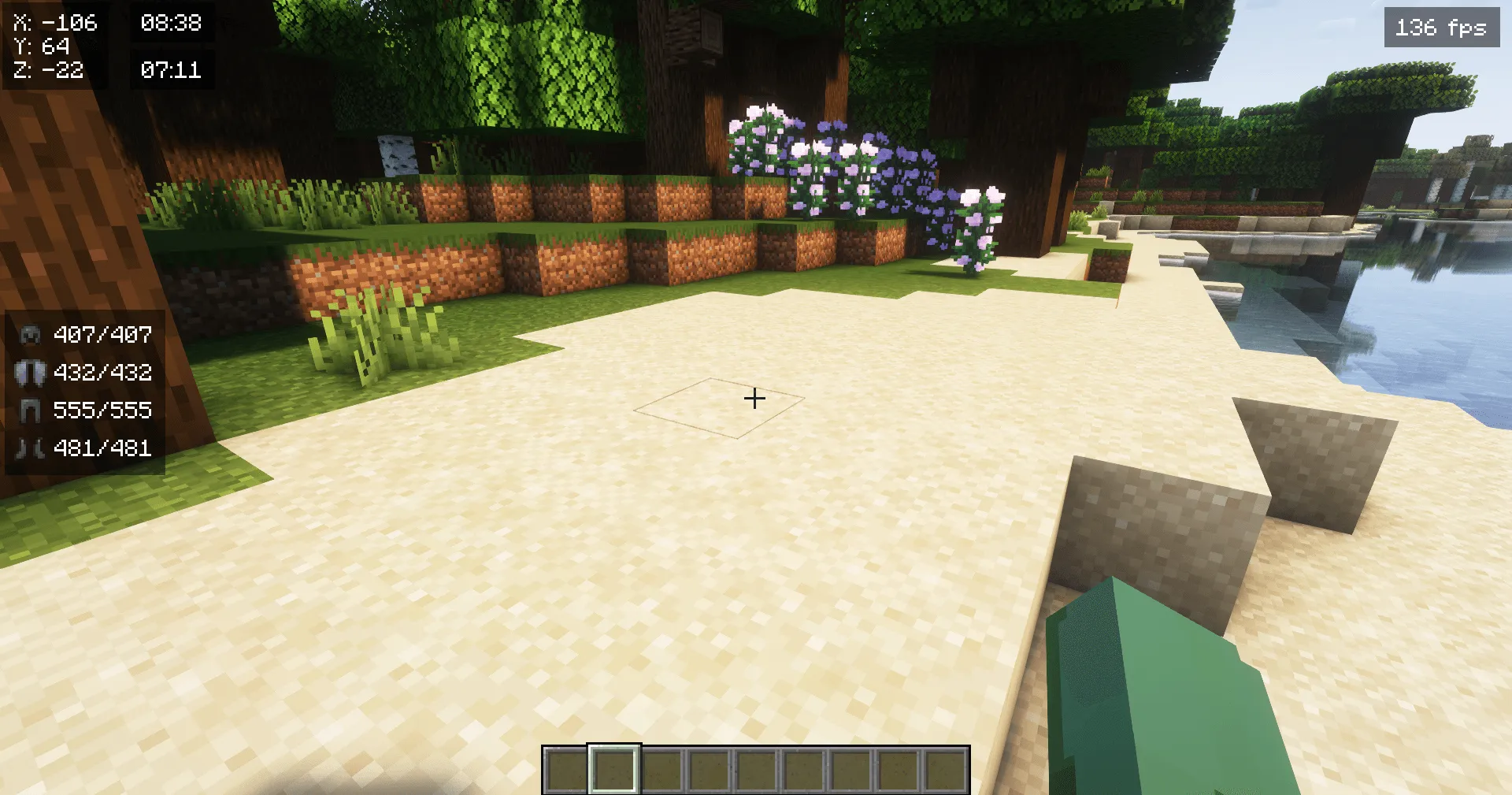This screenshot has height=795, width=1512.
Task: Click the X: -106 coordinate readout
Action: [54, 24]
